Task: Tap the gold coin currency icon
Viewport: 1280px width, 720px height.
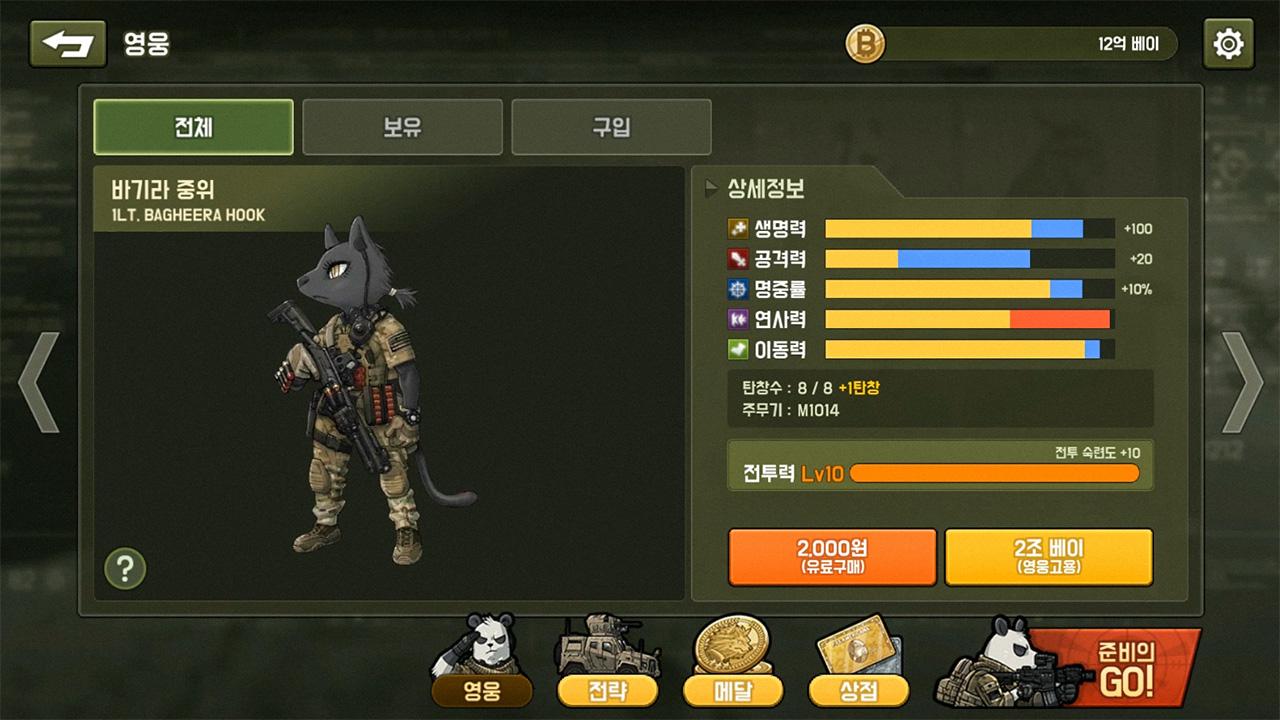Action: coord(866,44)
